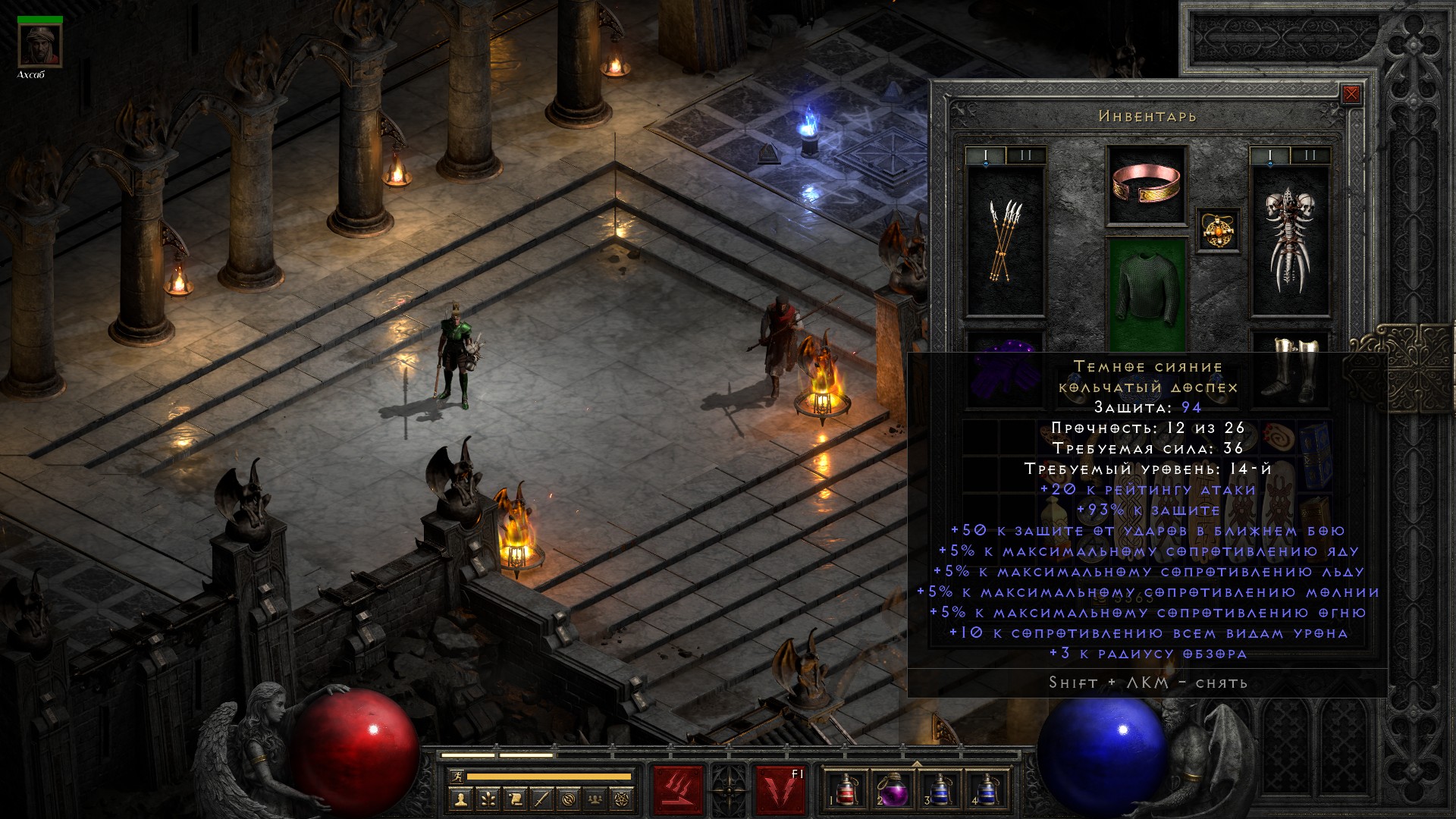Choose the left-click red attack skill
This screenshot has width=1456, height=819.
tap(679, 789)
